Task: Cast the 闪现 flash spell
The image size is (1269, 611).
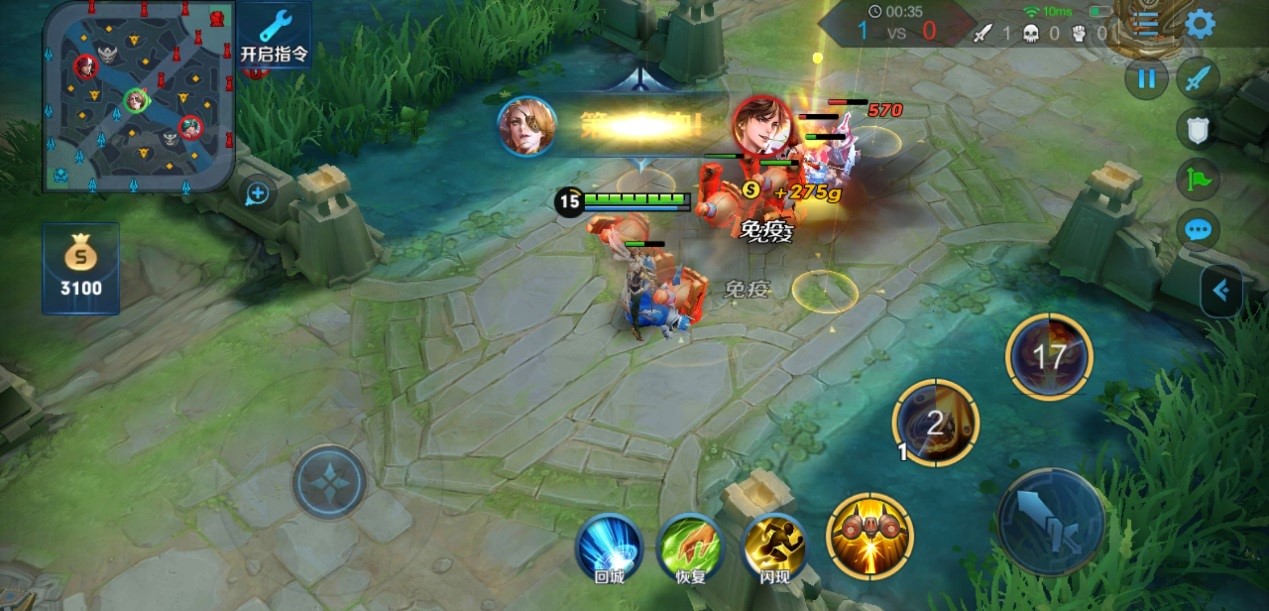Action: pos(773,547)
